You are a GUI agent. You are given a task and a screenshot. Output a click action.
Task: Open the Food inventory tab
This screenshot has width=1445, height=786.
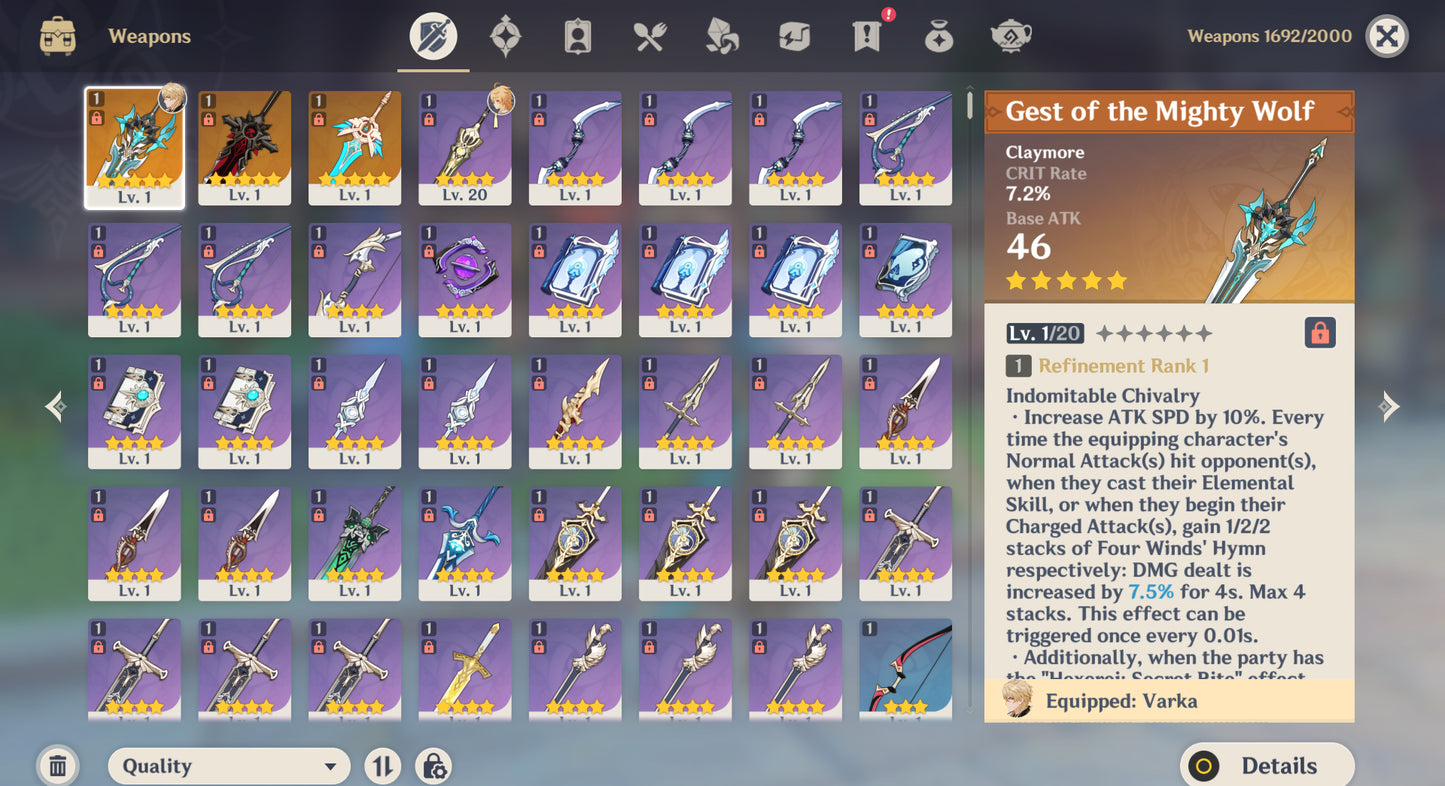[x=648, y=36]
